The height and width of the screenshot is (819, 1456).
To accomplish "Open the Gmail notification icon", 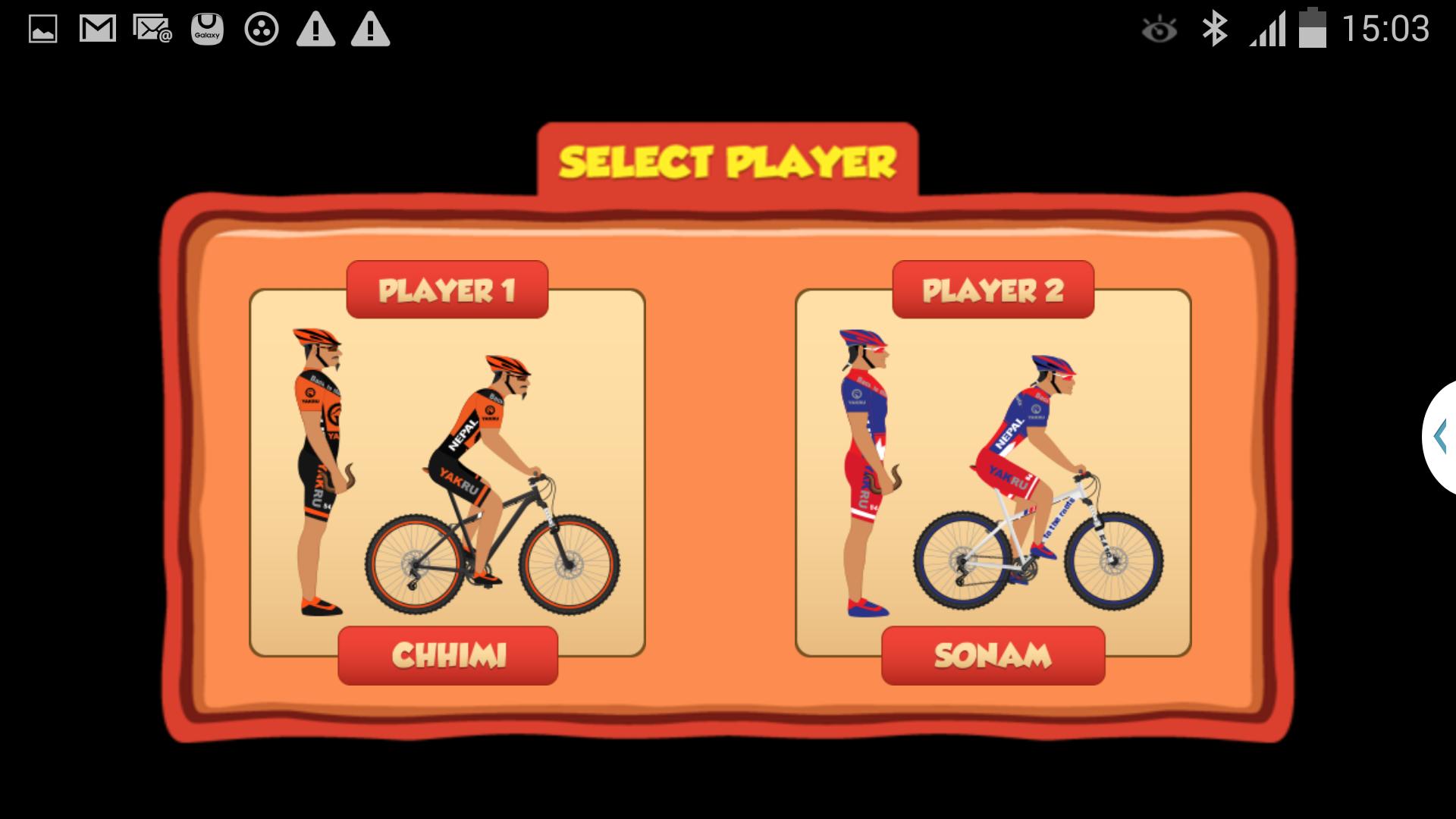I will (x=98, y=30).
